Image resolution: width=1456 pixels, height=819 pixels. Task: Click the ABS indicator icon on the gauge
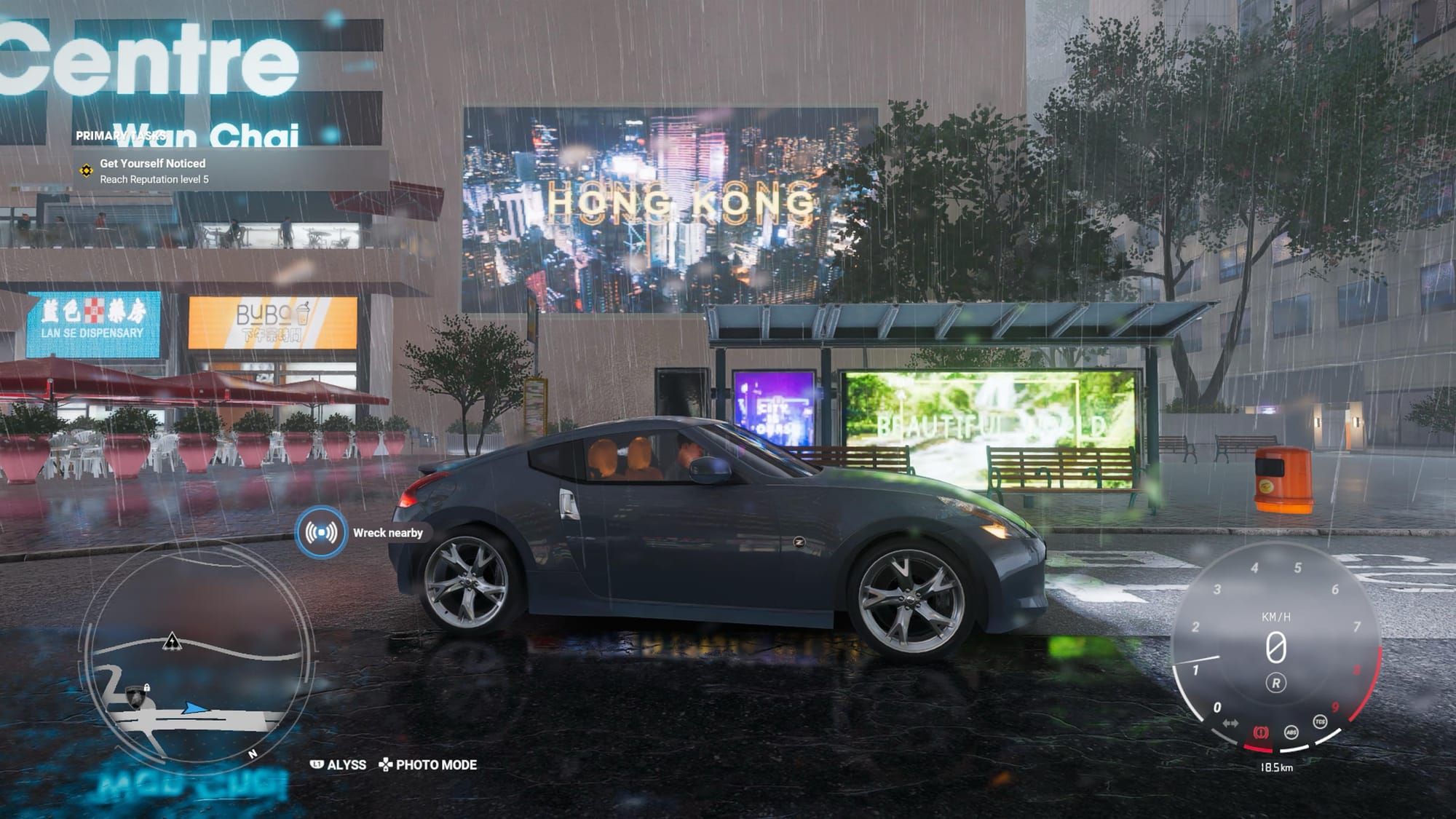tap(1291, 732)
